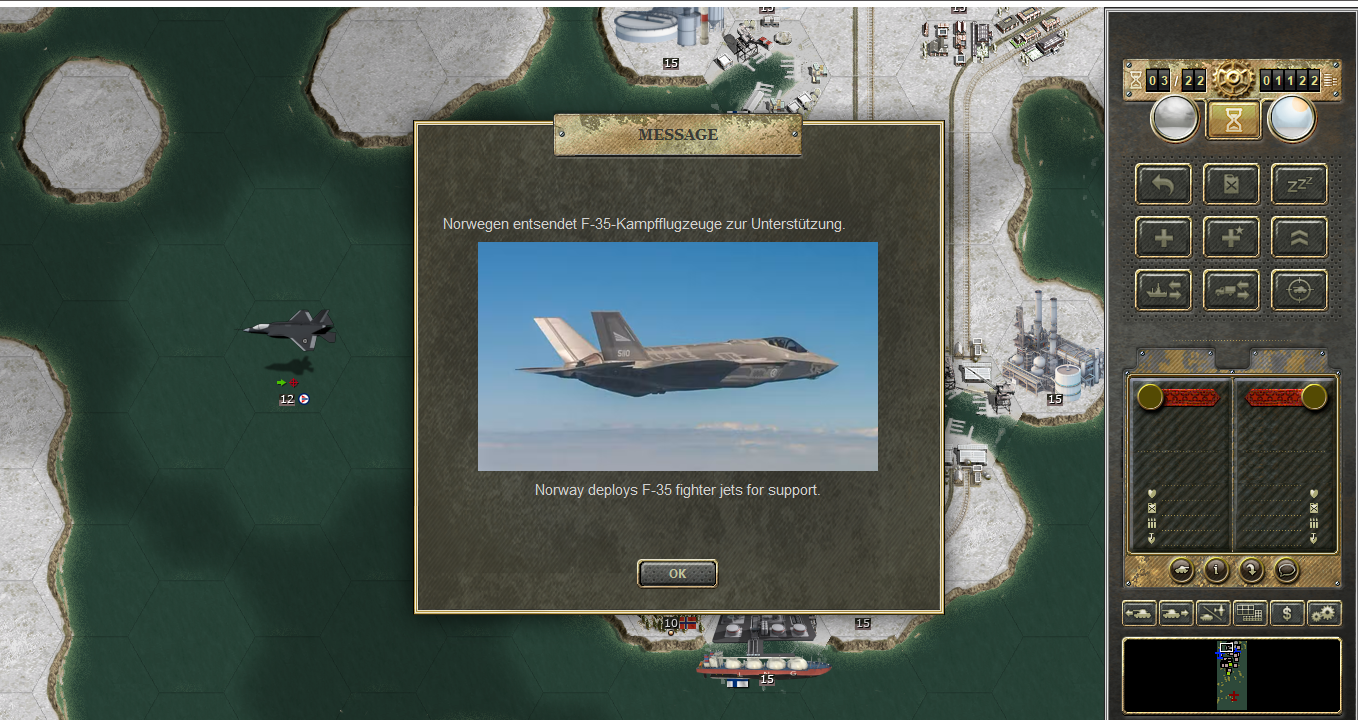
Task: Click the round tank icon button
Action: 1181,570
